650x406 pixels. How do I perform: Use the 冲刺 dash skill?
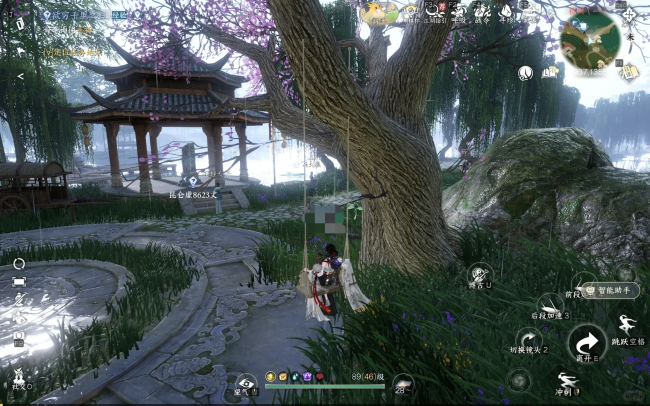click(x=566, y=381)
